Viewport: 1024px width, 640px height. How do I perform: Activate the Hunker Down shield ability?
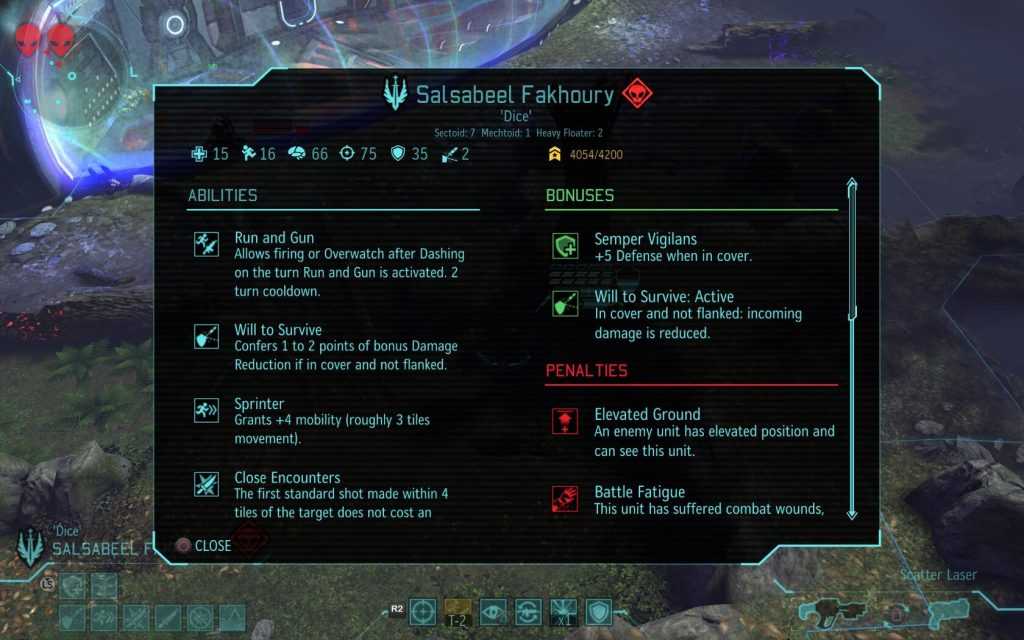(x=598, y=611)
